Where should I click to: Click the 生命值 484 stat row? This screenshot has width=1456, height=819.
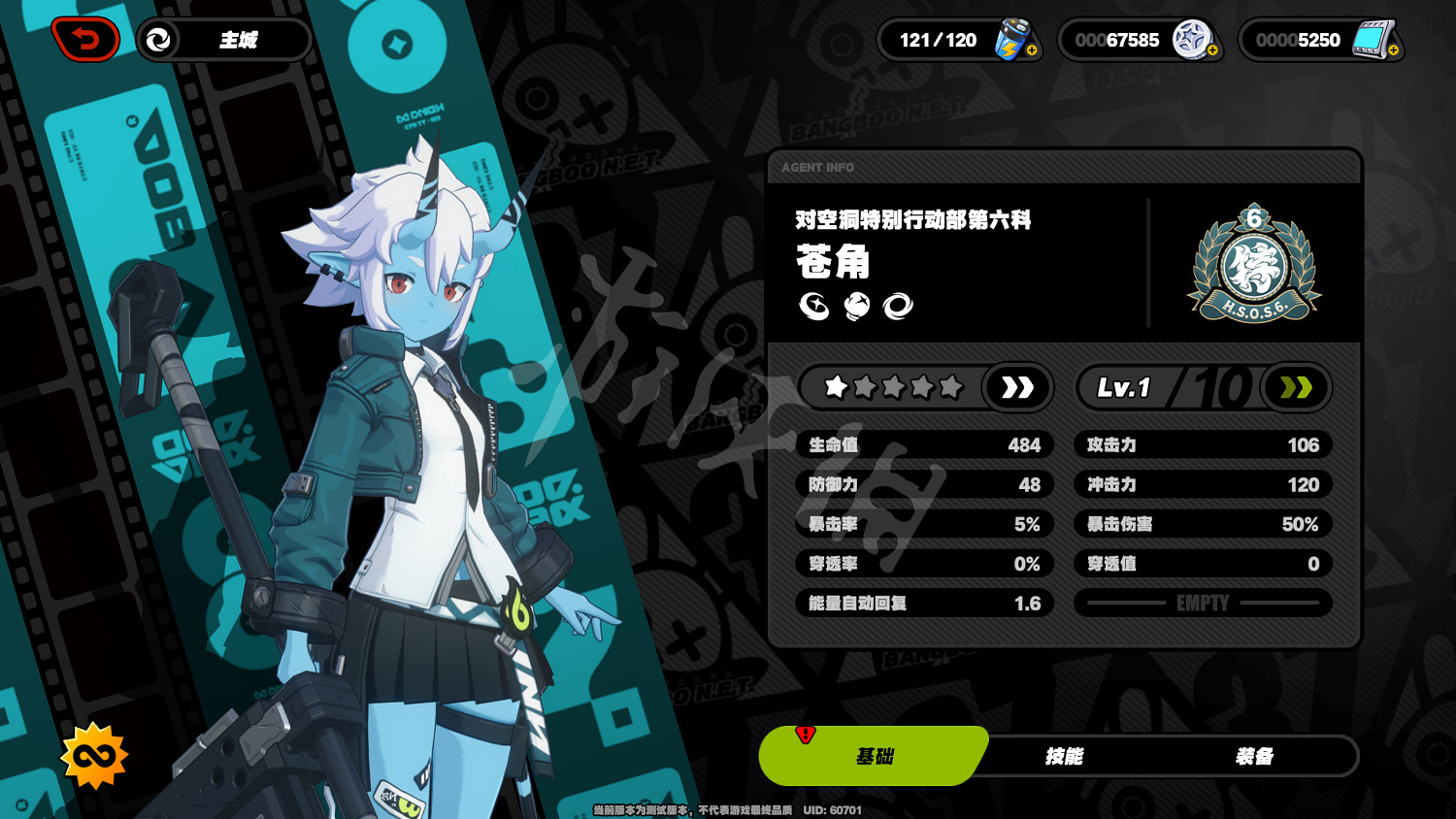[924, 444]
